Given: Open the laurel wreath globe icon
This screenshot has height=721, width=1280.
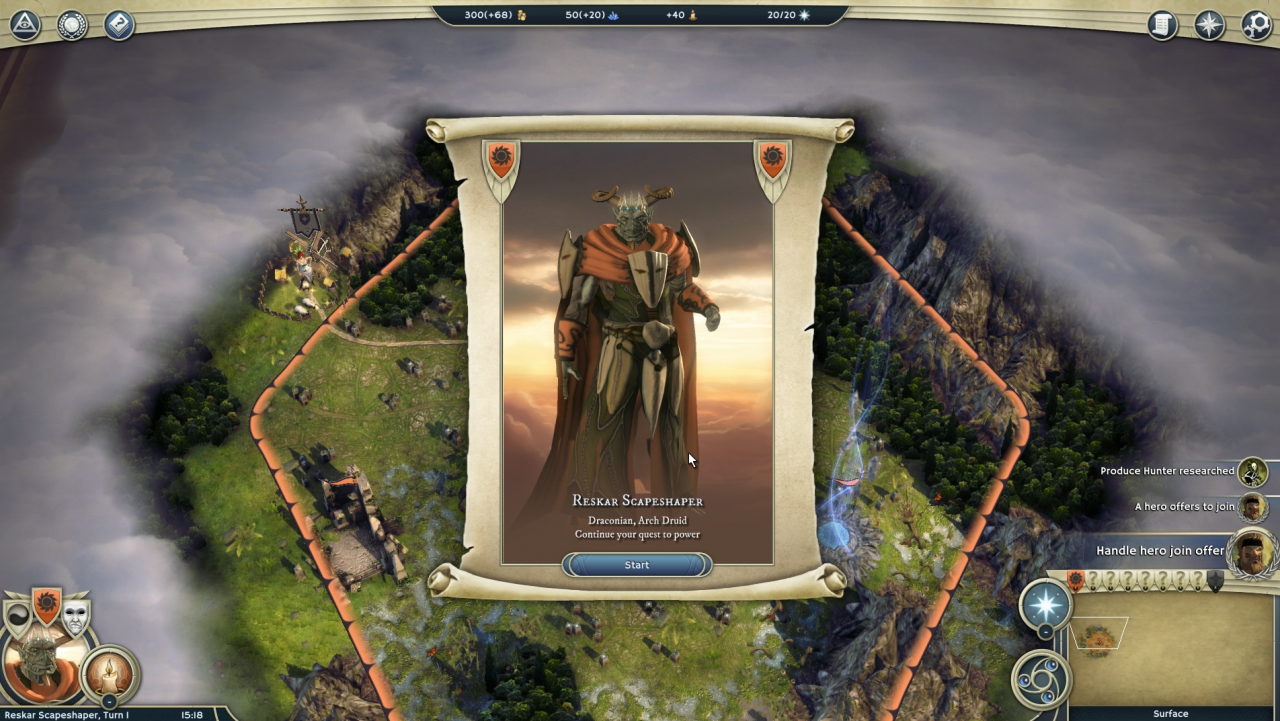Looking at the screenshot, I should (72, 25).
